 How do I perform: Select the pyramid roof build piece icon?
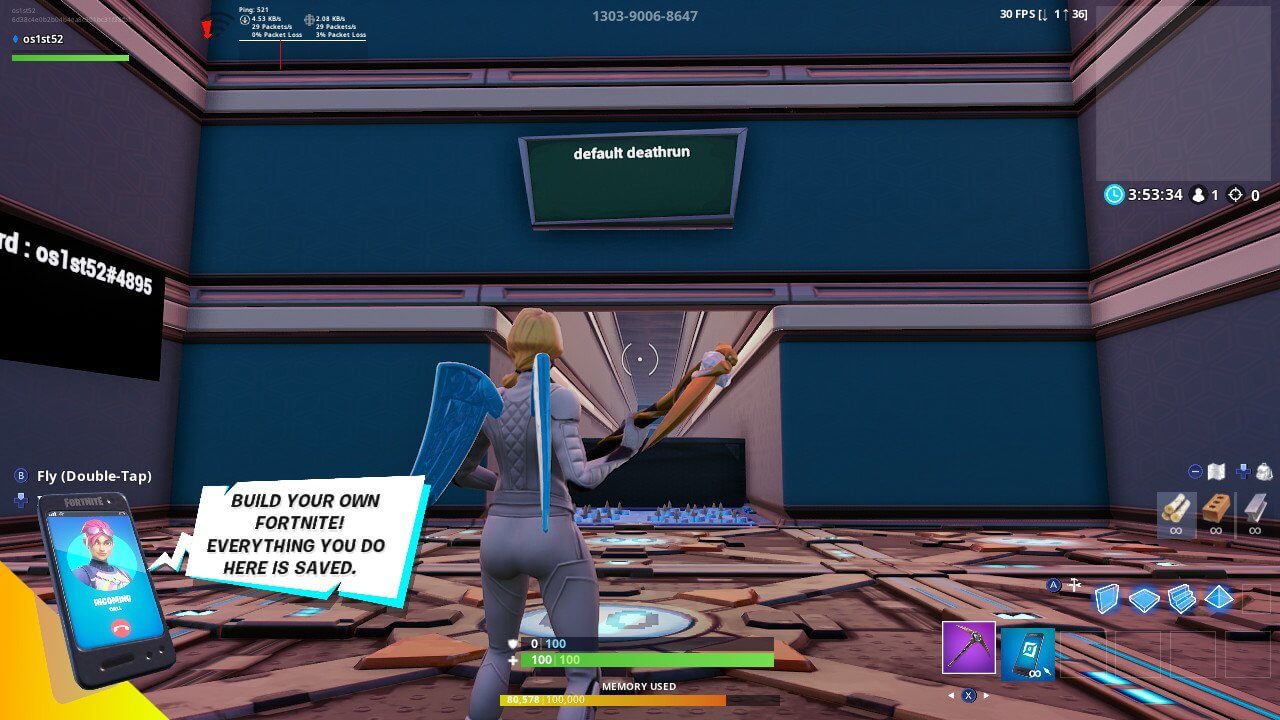point(1218,597)
